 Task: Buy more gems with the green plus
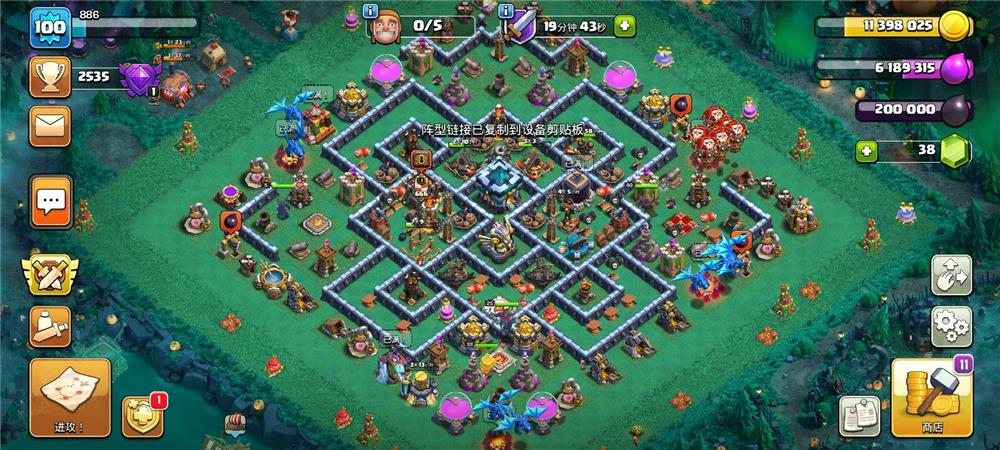pos(867,151)
